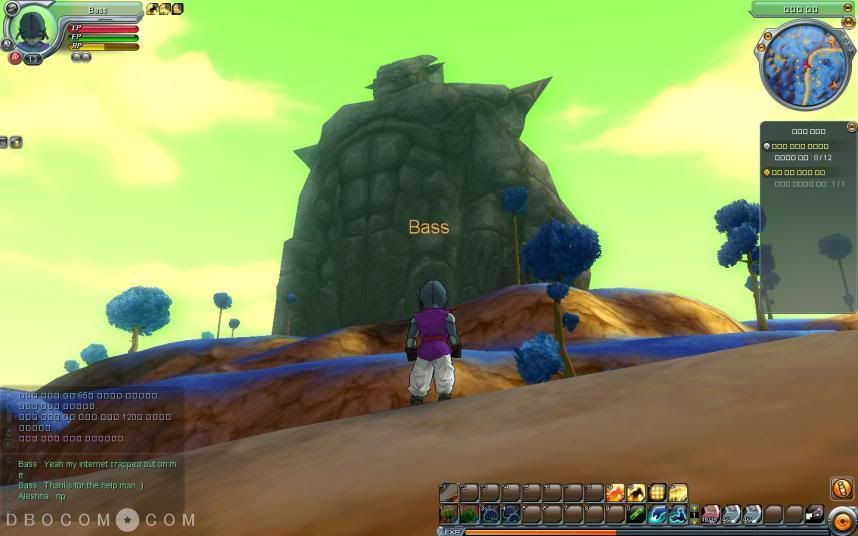Screen dimensions: 858x536
Task: Collapse the quest tracker panel
Action: pos(851,127)
